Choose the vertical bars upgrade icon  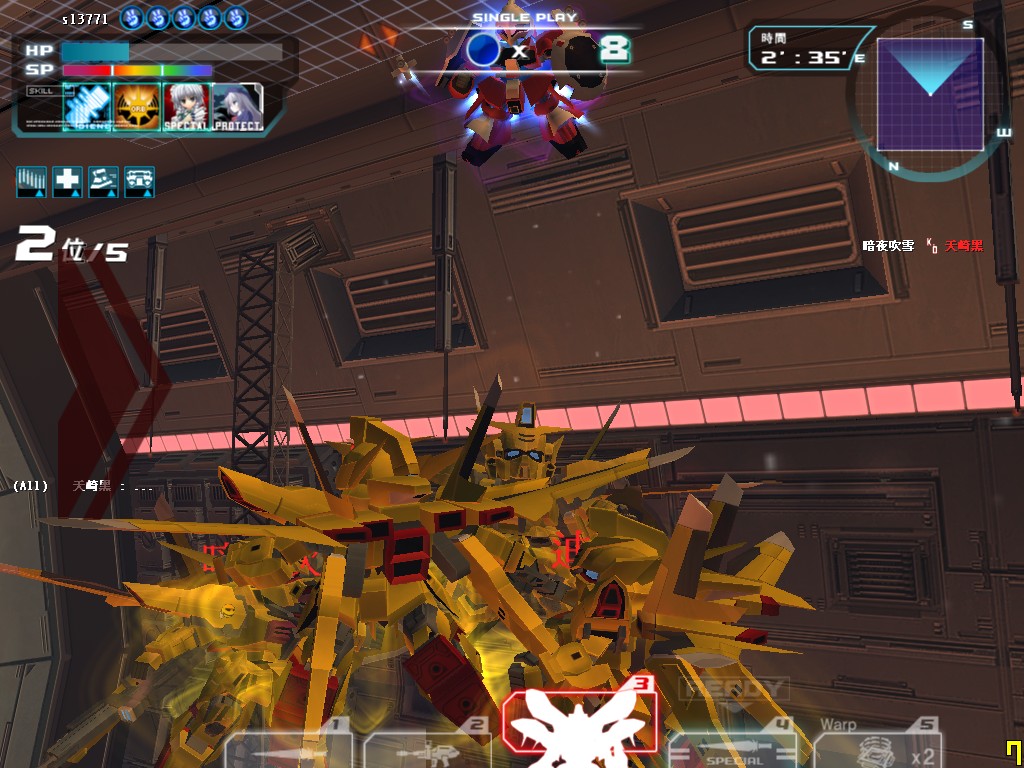(32, 181)
